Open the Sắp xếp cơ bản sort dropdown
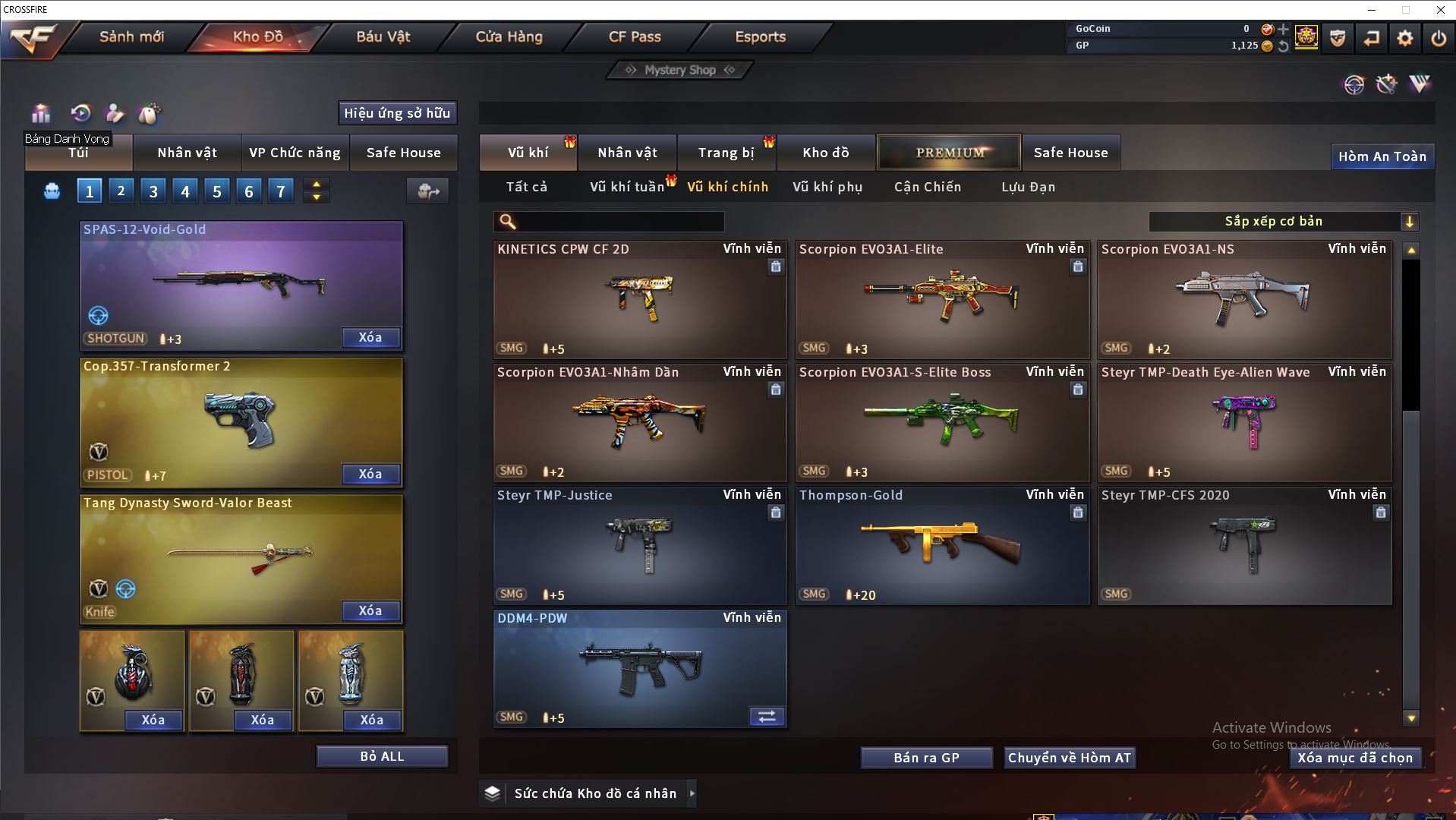The height and width of the screenshot is (820, 1456). tap(1283, 222)
